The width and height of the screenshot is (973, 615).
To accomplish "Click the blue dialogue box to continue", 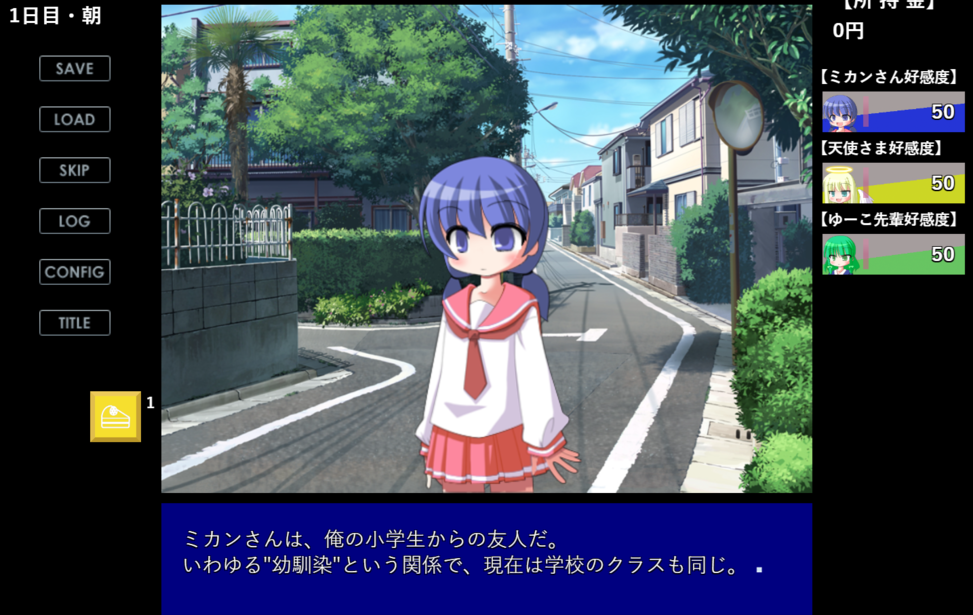I will point(486,557).
